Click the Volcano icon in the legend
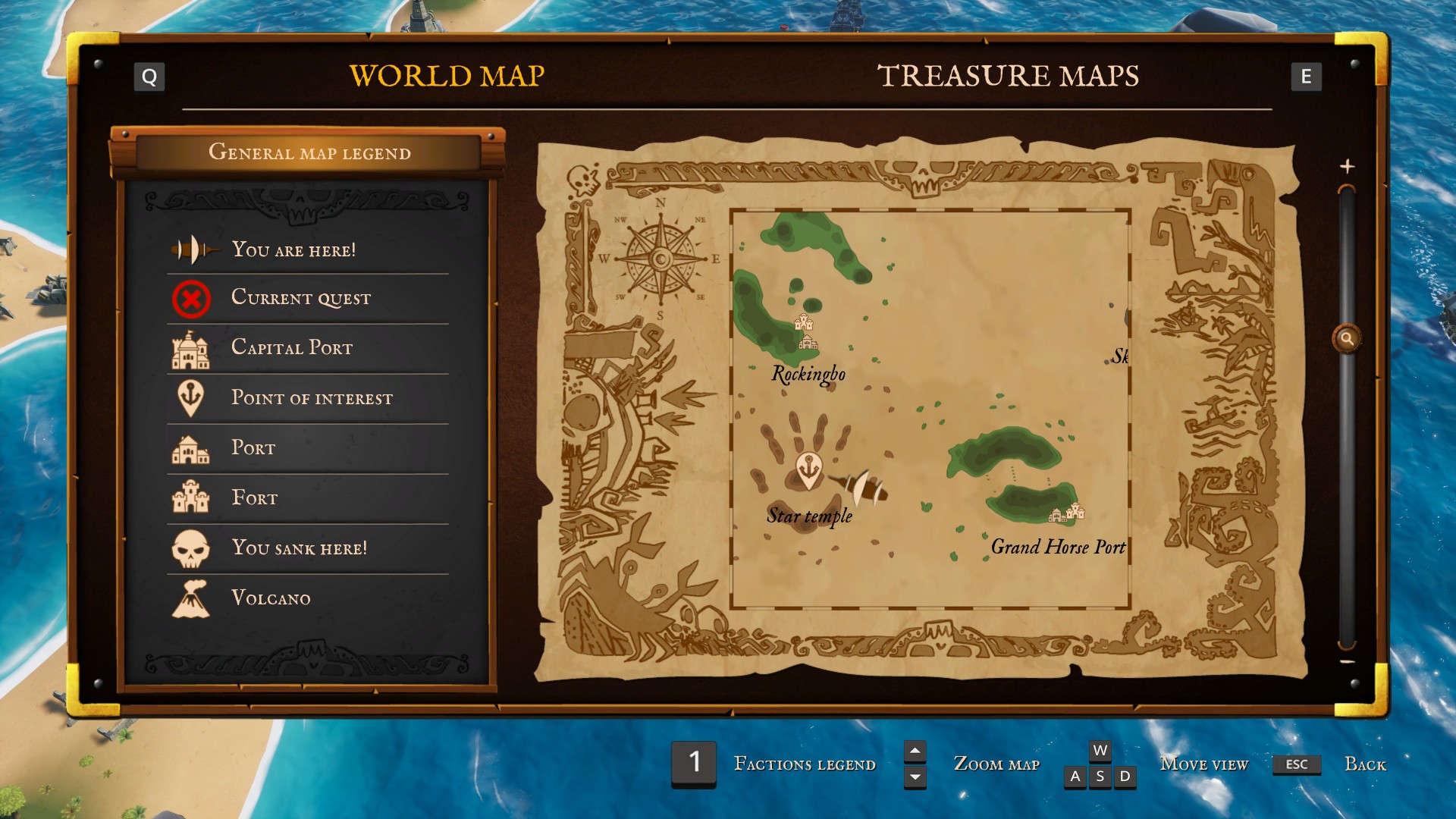Viewport: 1456px width, 819px height. pos(190,598)
